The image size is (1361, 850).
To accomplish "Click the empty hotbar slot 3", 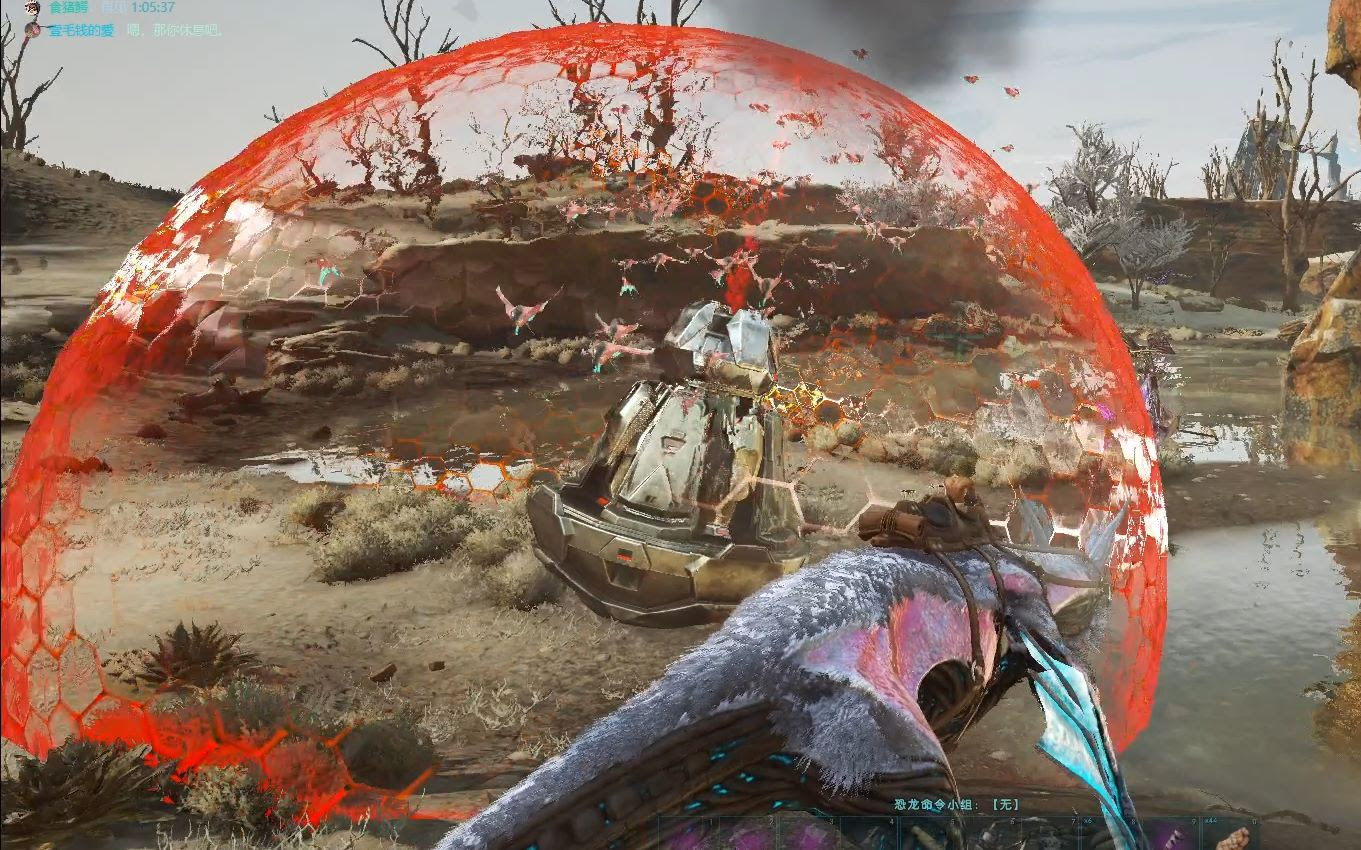I will tap(805, 840).
